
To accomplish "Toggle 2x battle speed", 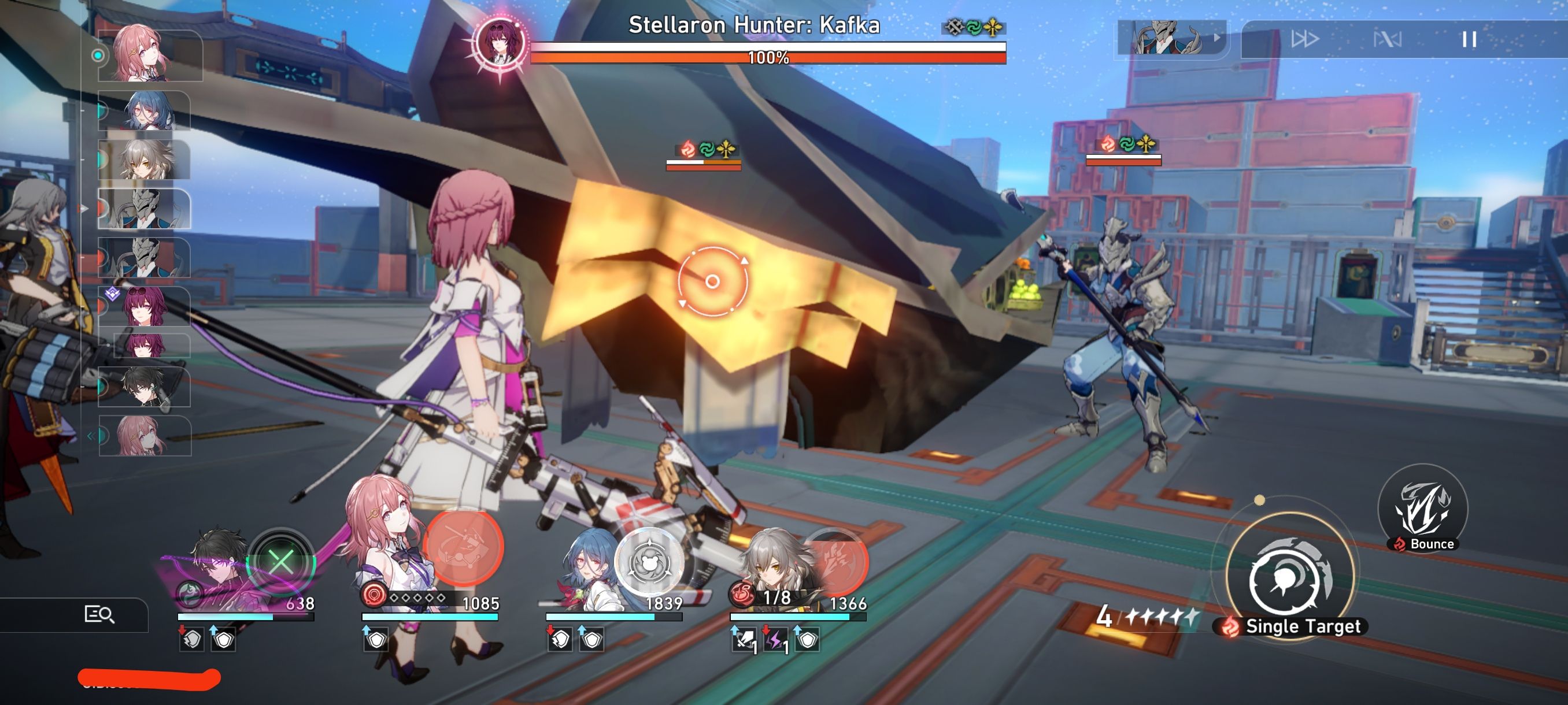I will click(1306, 38).
